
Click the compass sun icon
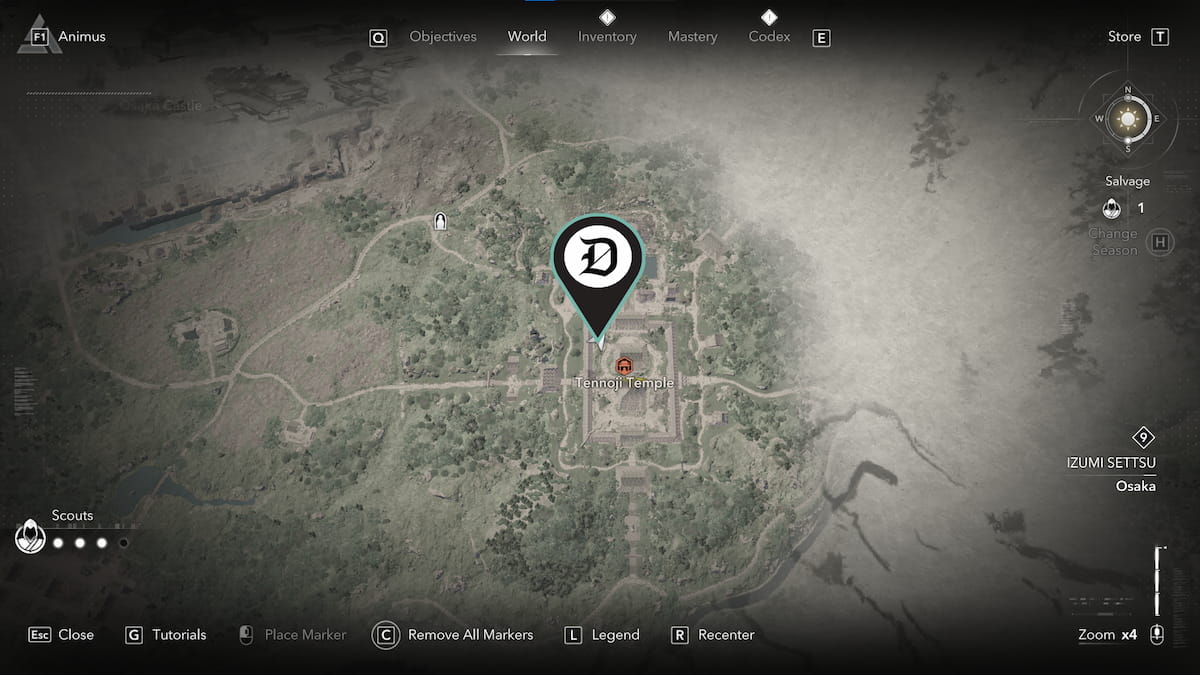(1128, 120)
